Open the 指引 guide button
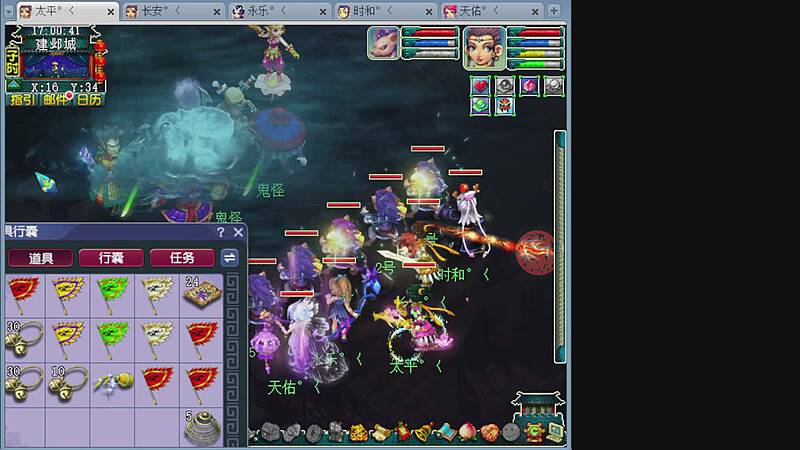The image size is (800, 450). 22,99
